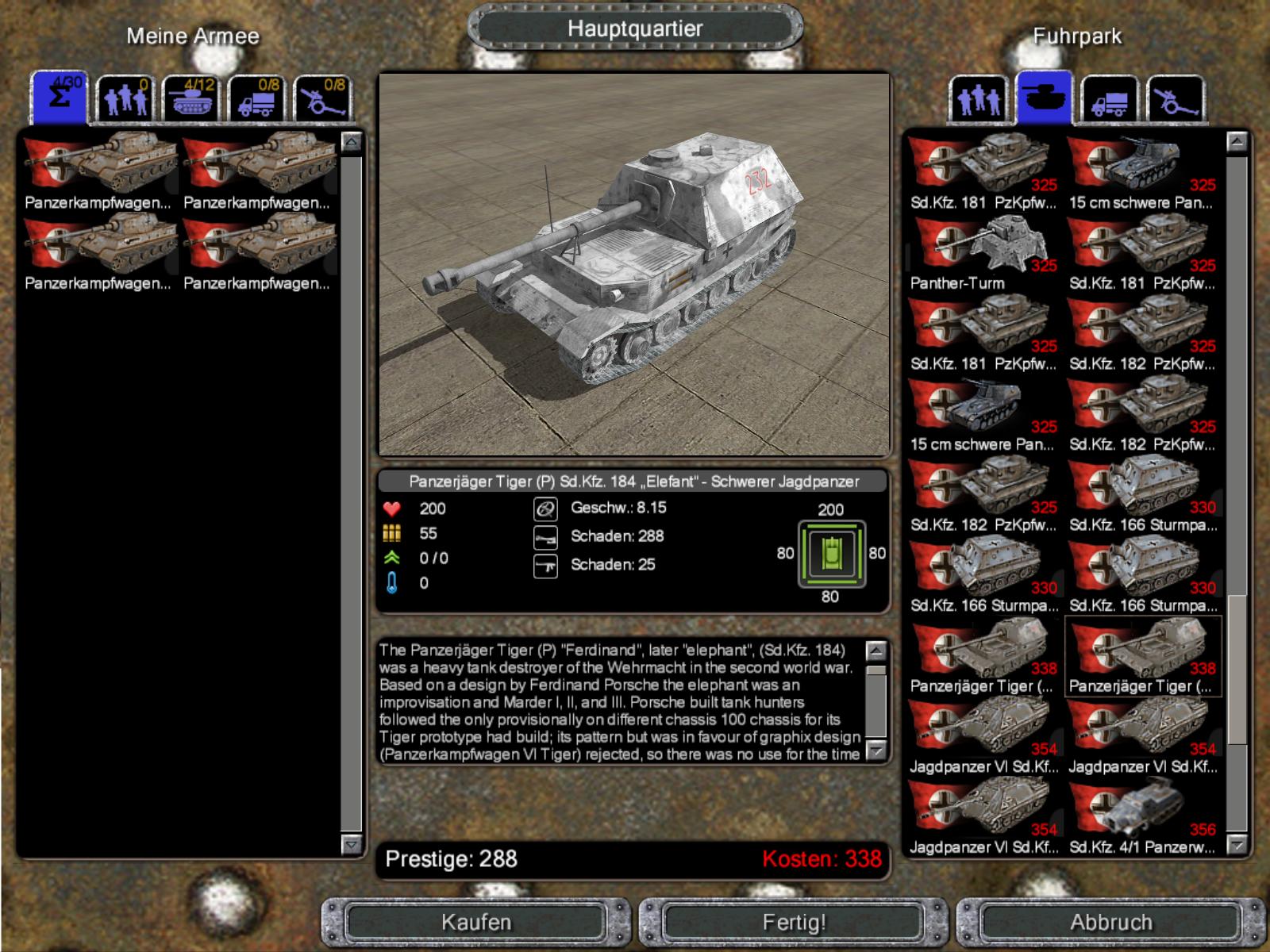This screenshot has height=952, width=1270.
Task: Open the Meine Armee artillery tab
Action: [322, 100]
